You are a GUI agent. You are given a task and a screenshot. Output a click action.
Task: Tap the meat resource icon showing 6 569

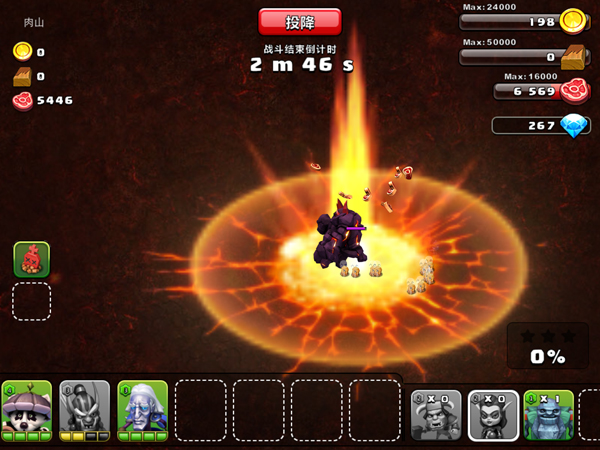(573, 92)
